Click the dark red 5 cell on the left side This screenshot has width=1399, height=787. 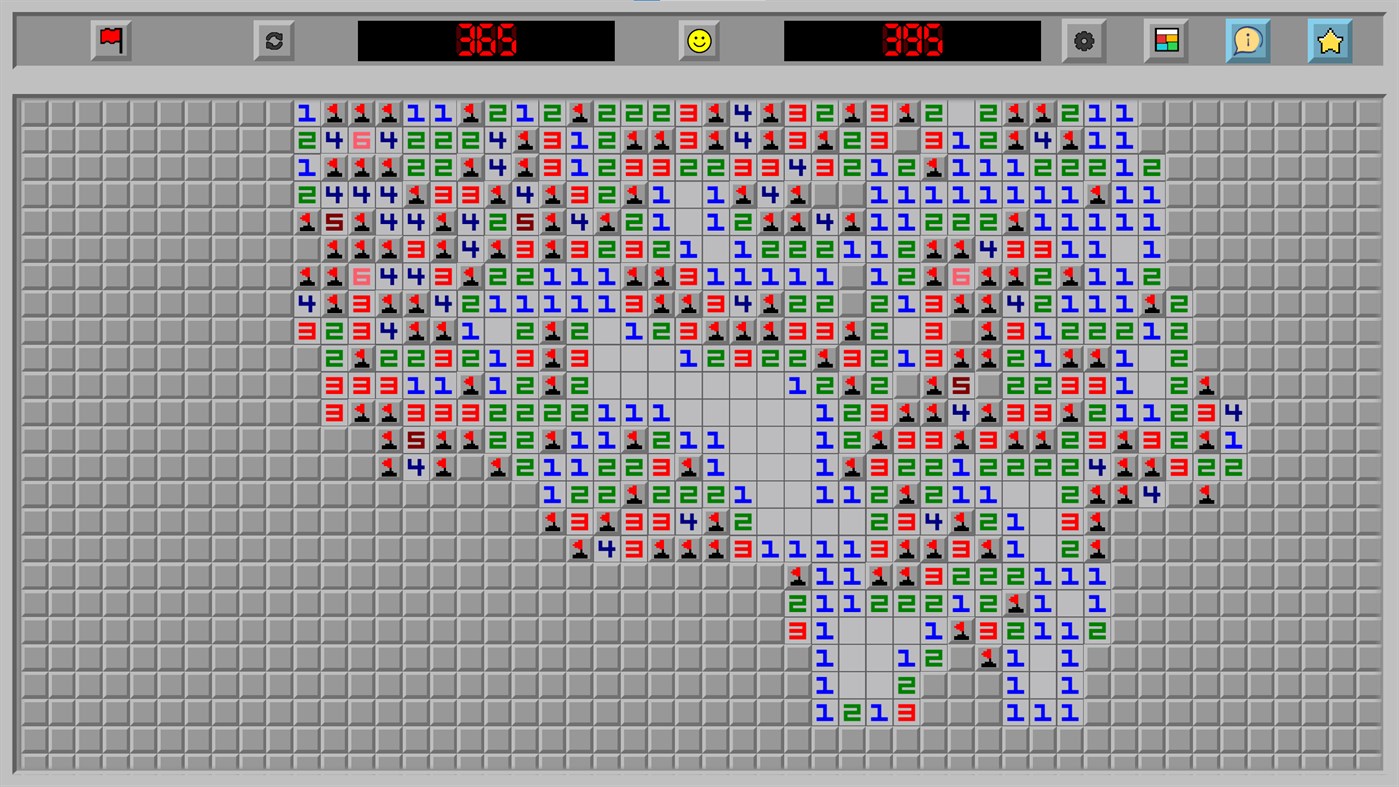point(335,221)
